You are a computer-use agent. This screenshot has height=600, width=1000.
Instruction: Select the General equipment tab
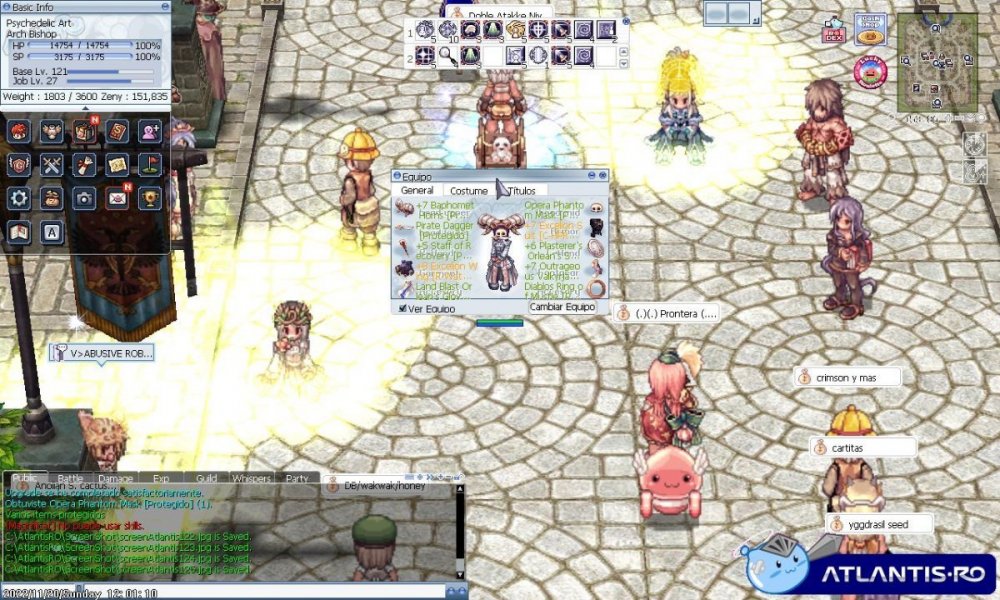417,190
